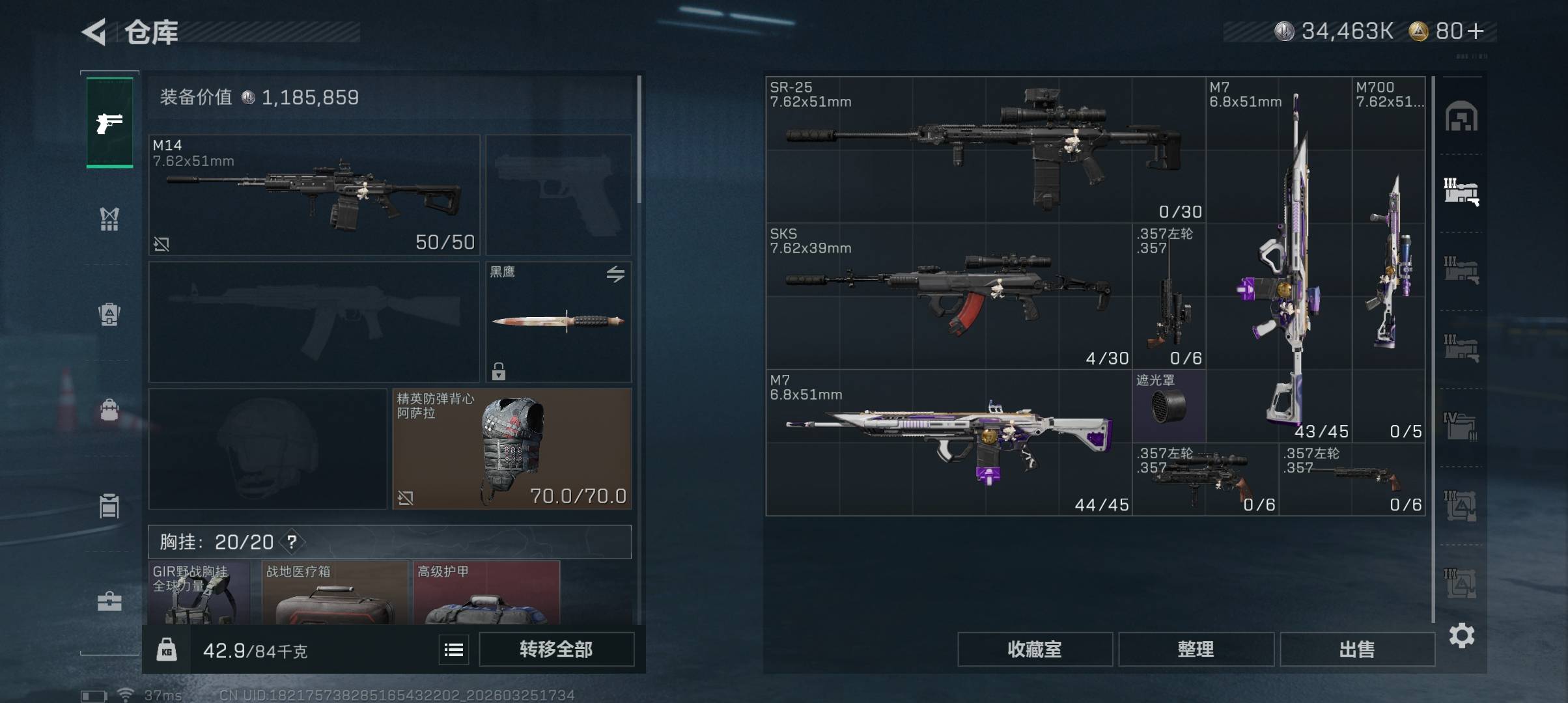This screenshot has height=703, width=1568.
Task: Transfer everything with 转移全部
Action: (x=556, y=649)
